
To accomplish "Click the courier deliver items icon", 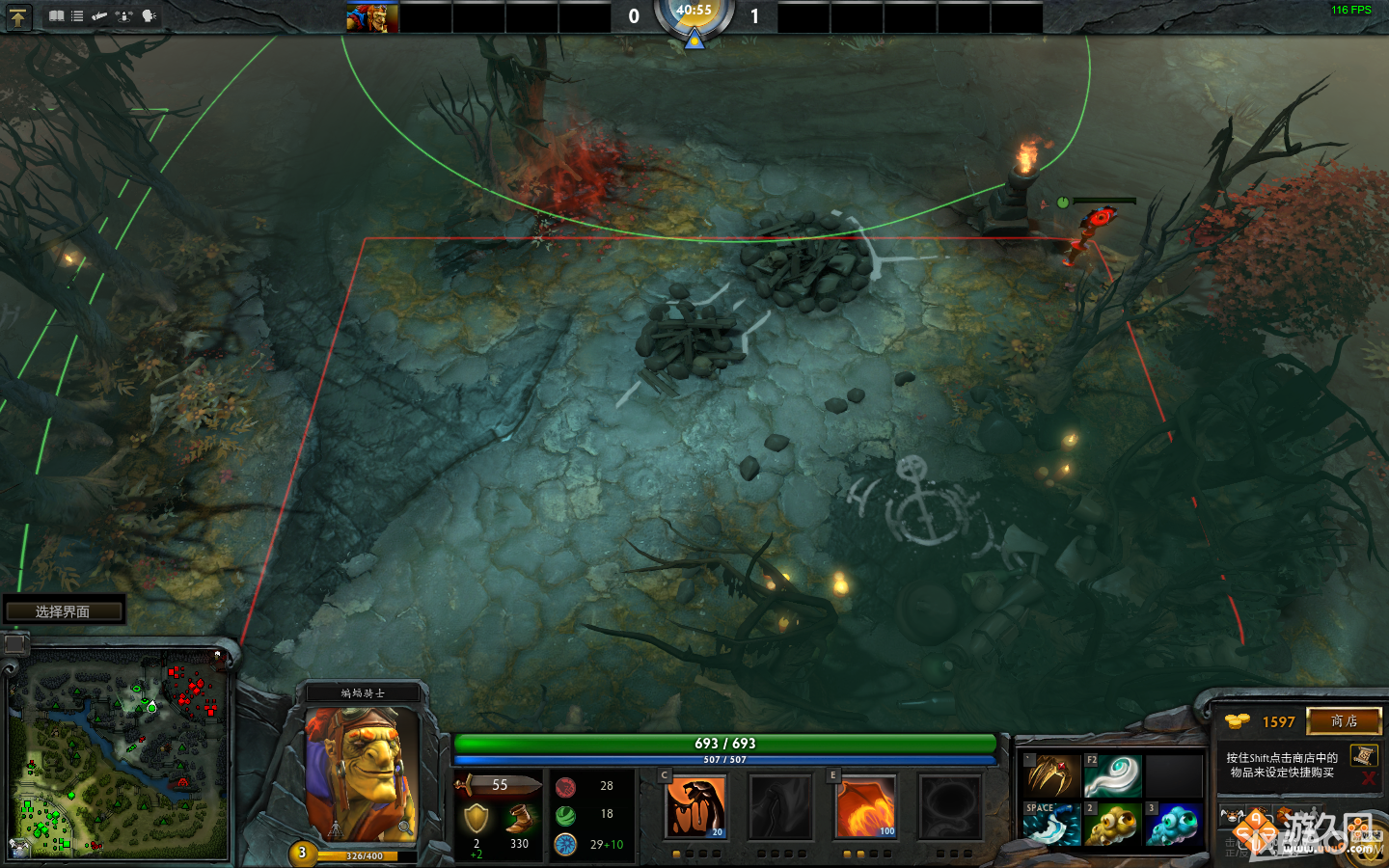I will 124,16.
